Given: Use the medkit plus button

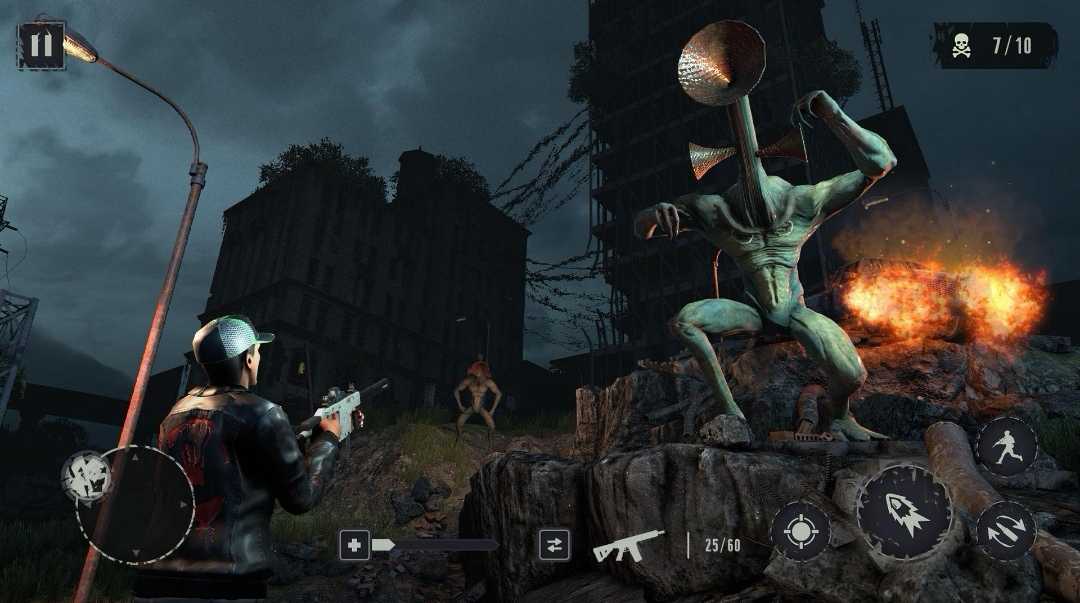Looking at the screenshot, I should (x=354, y=545).
